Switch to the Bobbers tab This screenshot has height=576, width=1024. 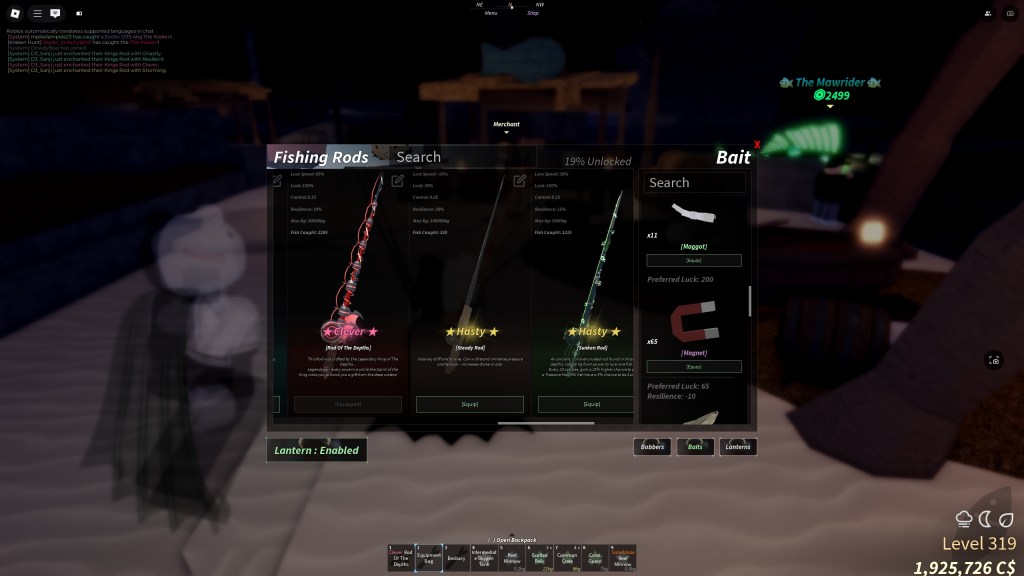tap(652, 447)
